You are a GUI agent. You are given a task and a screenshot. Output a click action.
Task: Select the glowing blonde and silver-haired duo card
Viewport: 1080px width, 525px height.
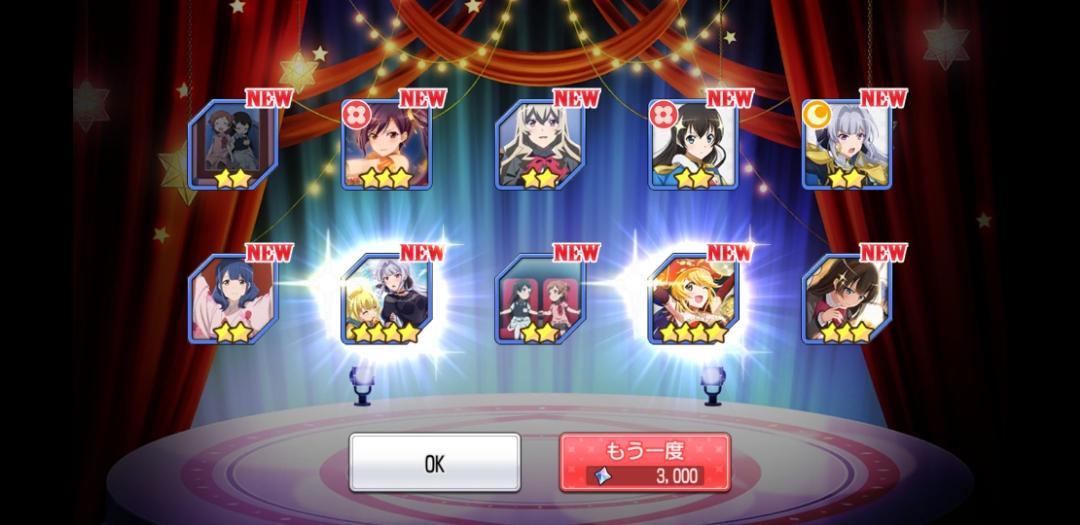click(x=386, y=300)
